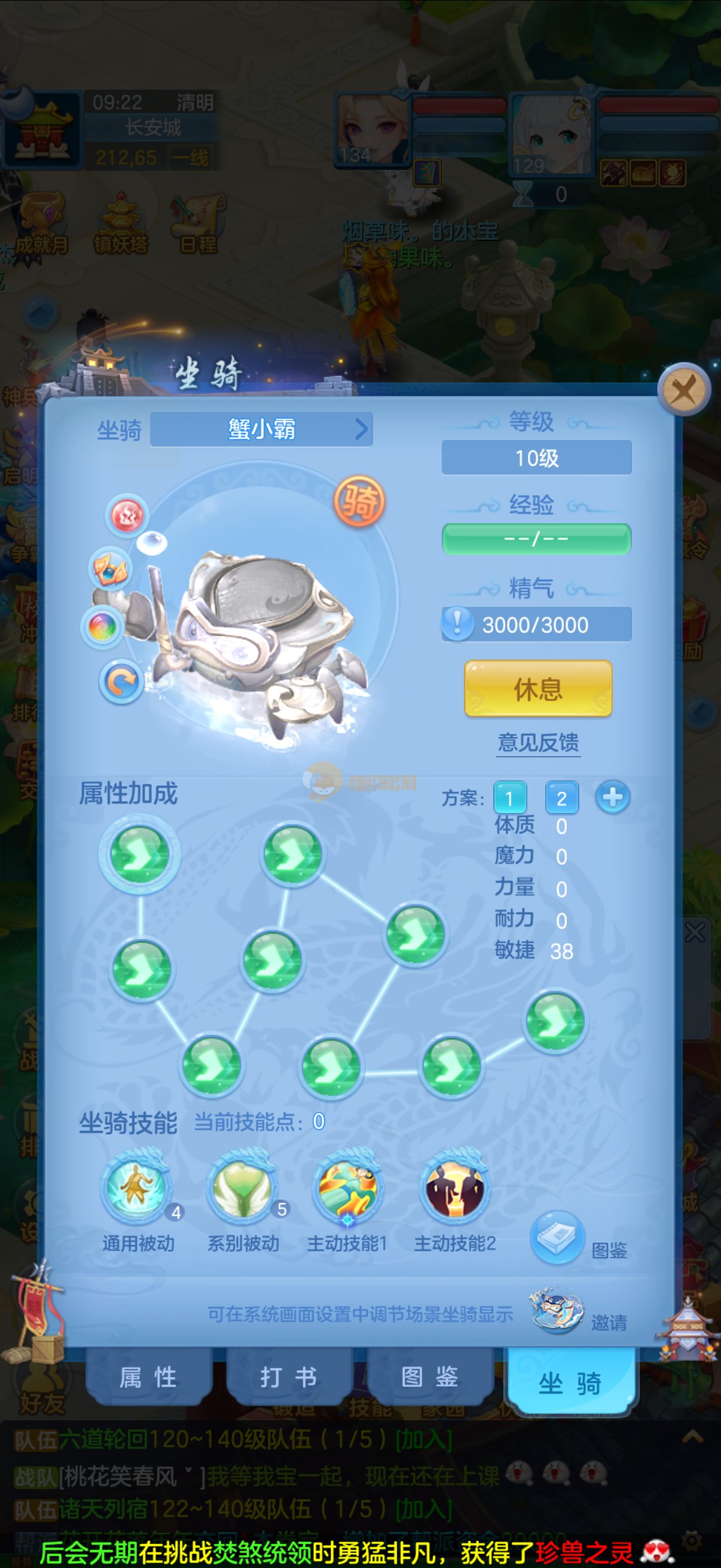Tap the 邀请 invite button
The width and height of the screenshot is (721, 1568).
[x=557, y=1311]
